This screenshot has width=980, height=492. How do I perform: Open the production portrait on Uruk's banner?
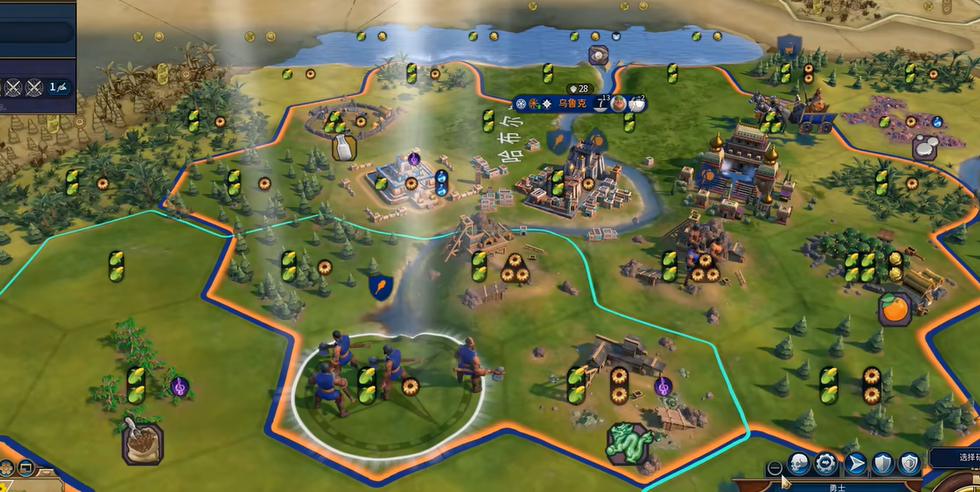pos(620,103)
